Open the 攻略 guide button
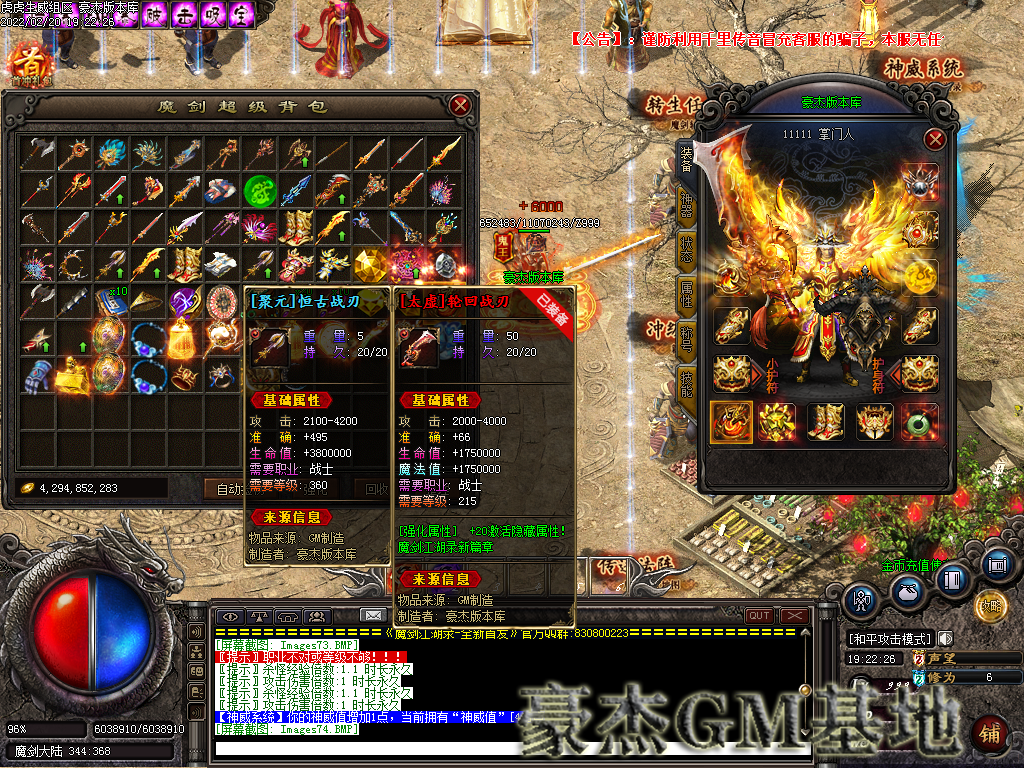Viewport: 1024px width, 768px height. tap(990, 605)
